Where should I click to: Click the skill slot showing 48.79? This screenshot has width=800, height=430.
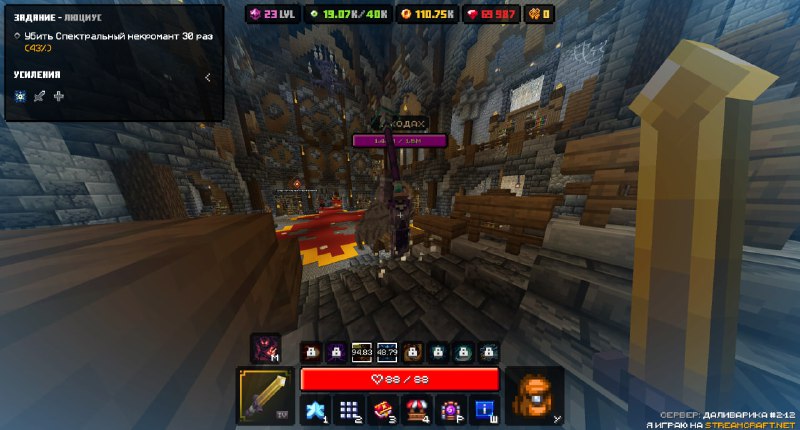[x=387, y=351]
